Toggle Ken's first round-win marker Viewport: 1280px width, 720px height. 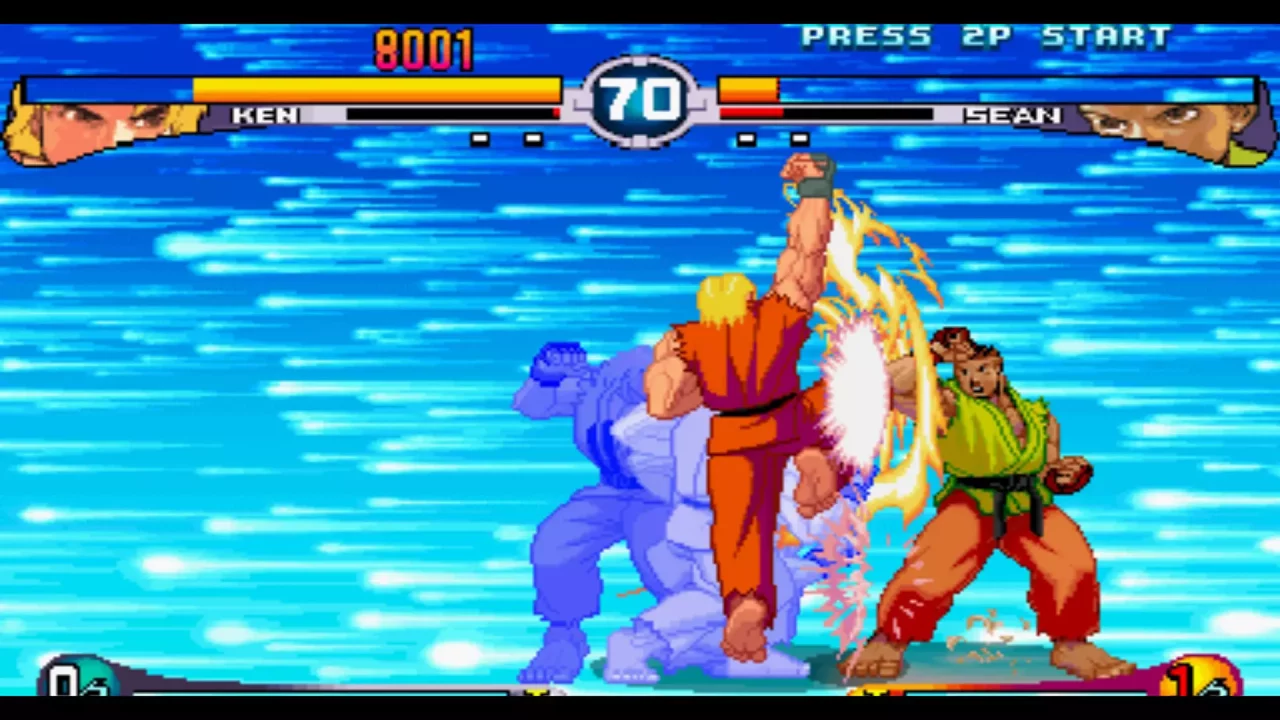[480, 139]
